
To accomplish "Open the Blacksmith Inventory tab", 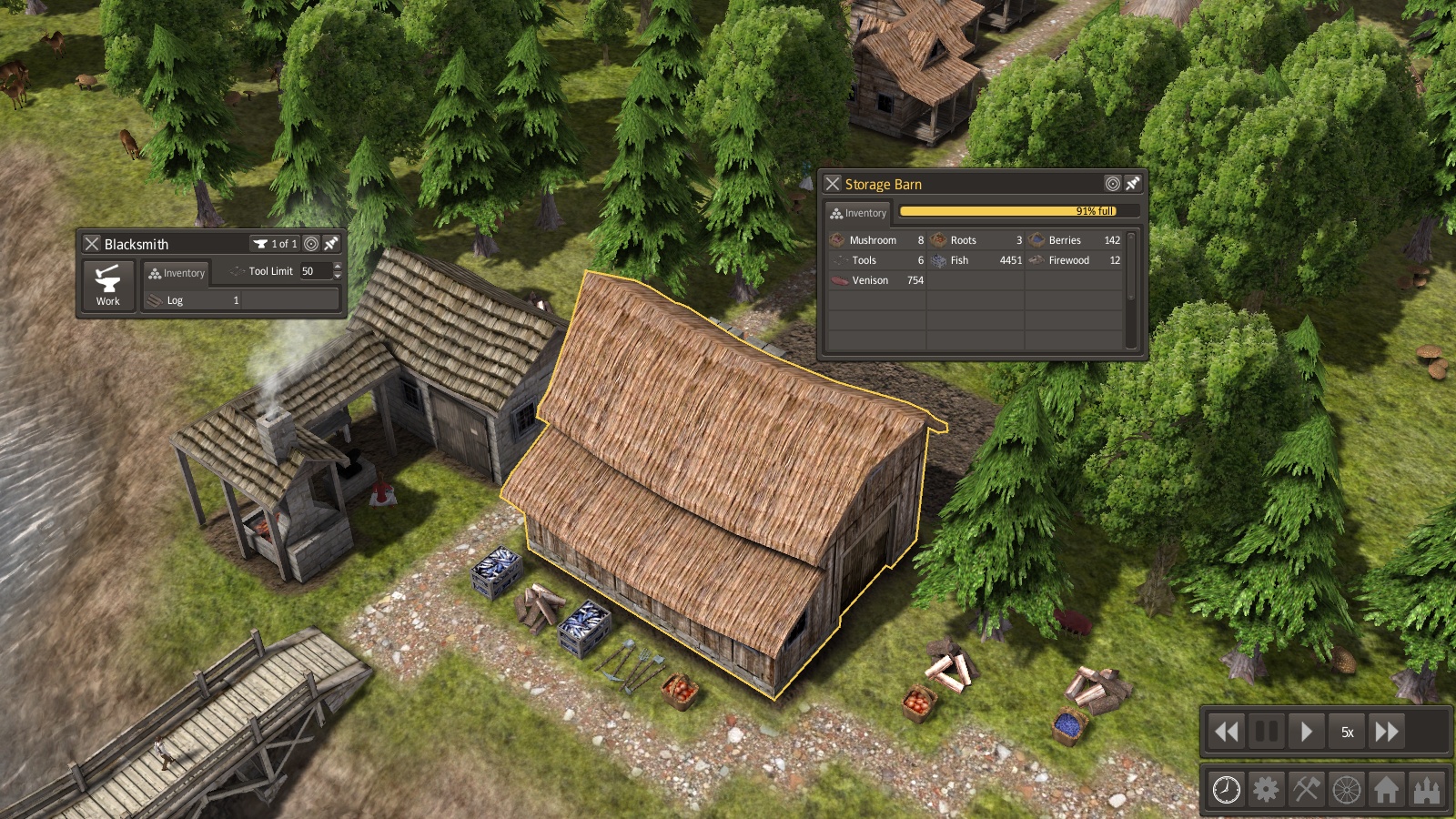I will point(177,273).
